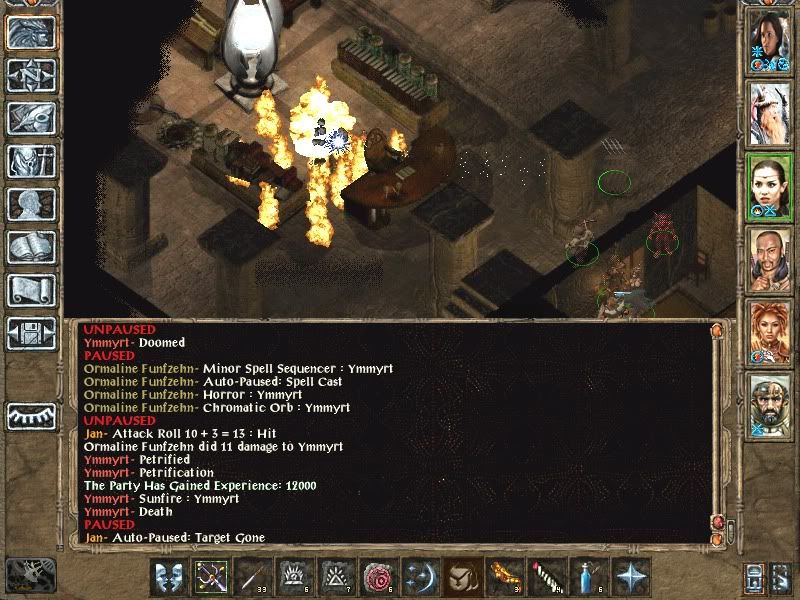The image size is (800, 600).
Task: Toggle pause with the clock button
Action: tap(31, 574)
